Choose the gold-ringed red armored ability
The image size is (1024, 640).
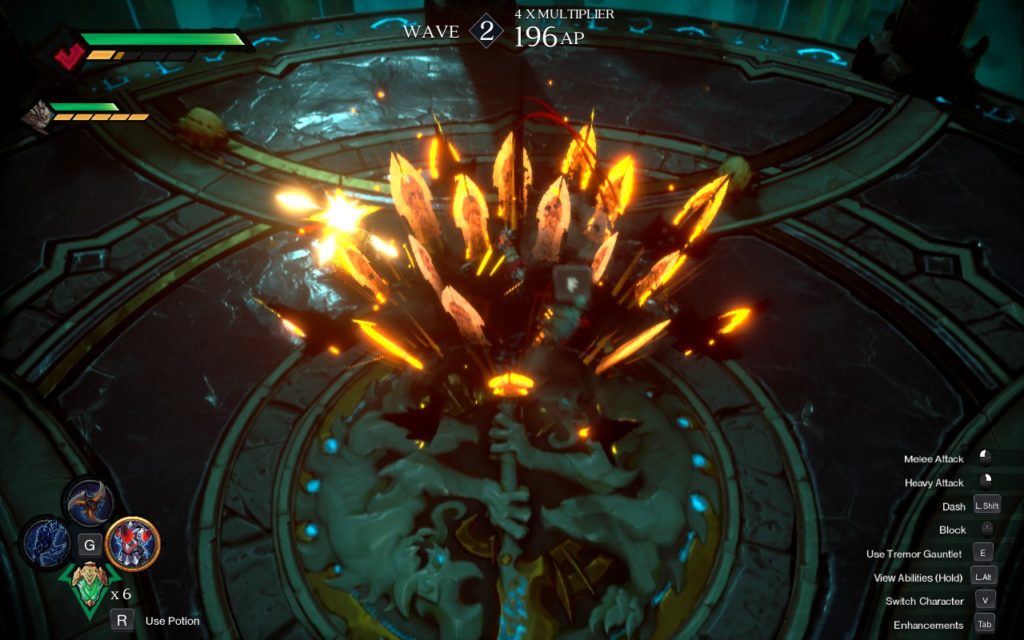[132, 543]
